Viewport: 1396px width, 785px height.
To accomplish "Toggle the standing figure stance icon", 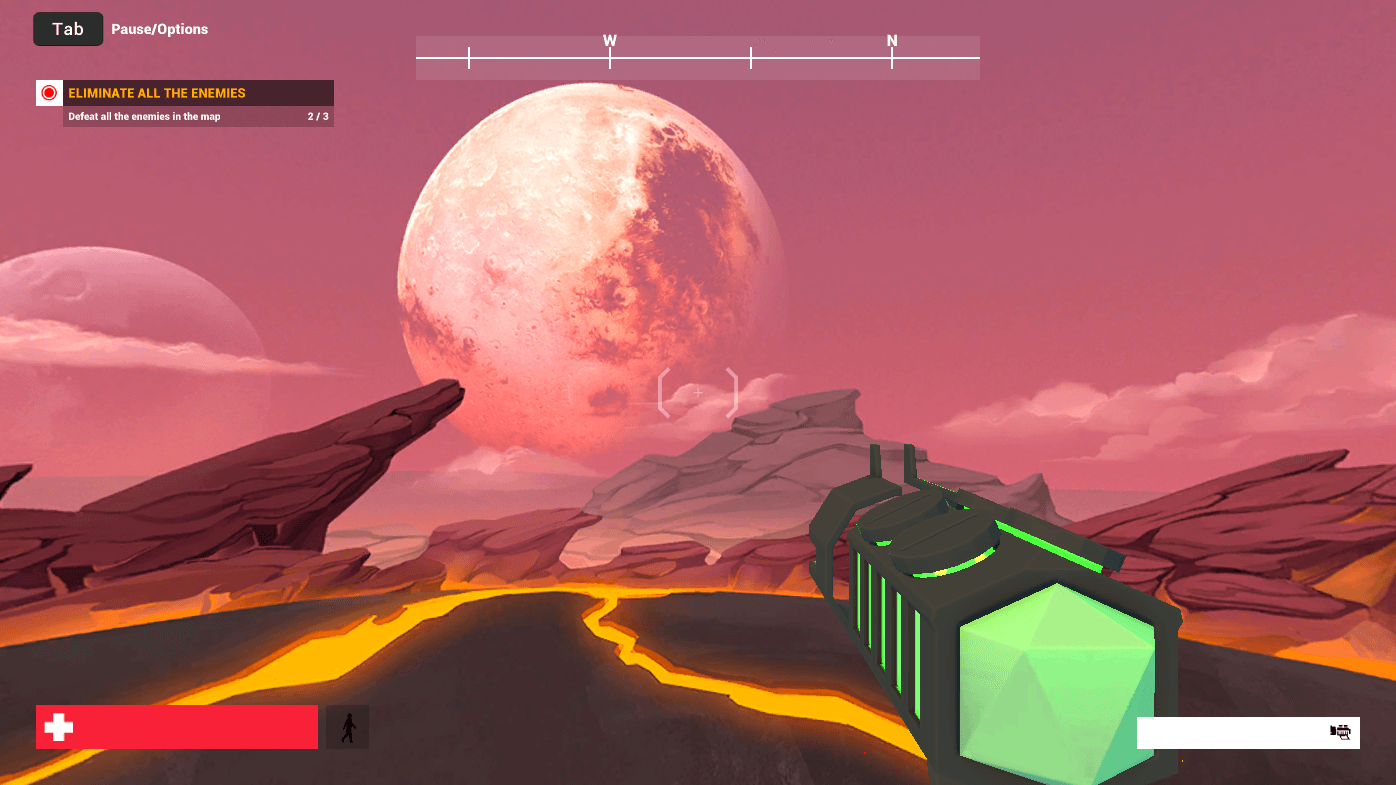I will point(347,727).
